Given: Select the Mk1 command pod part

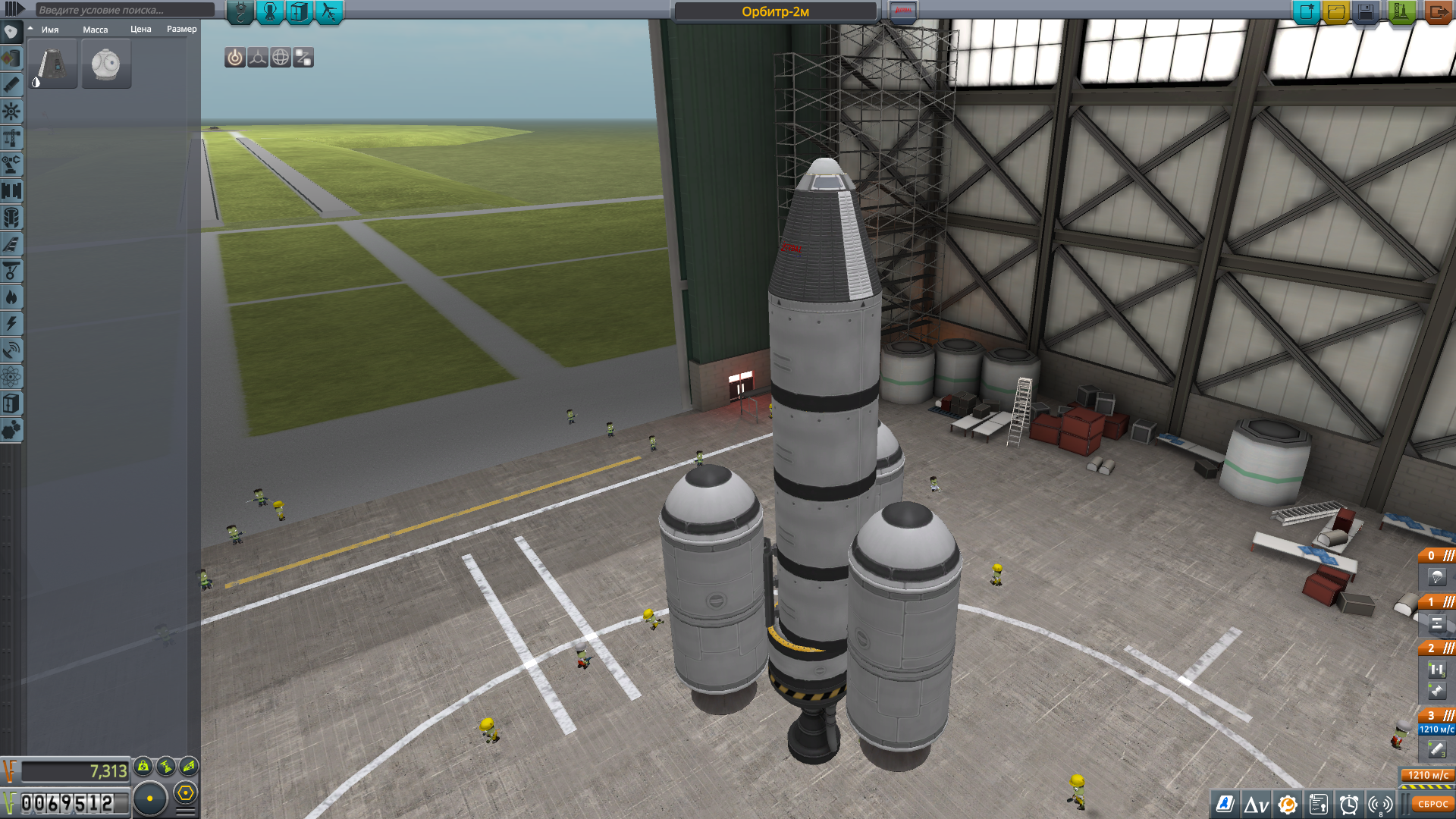Looking at the screenshot, I should point(52,64).
